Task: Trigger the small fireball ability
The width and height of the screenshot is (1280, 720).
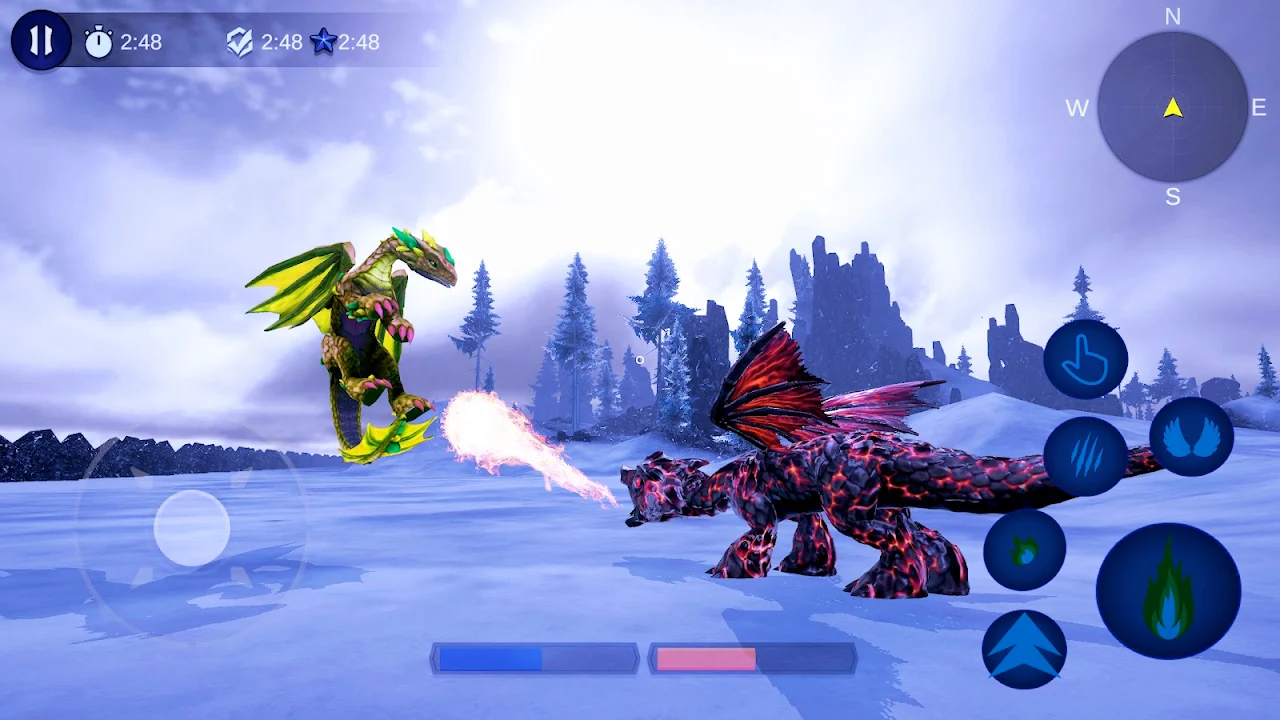Action: point(1024,549)
